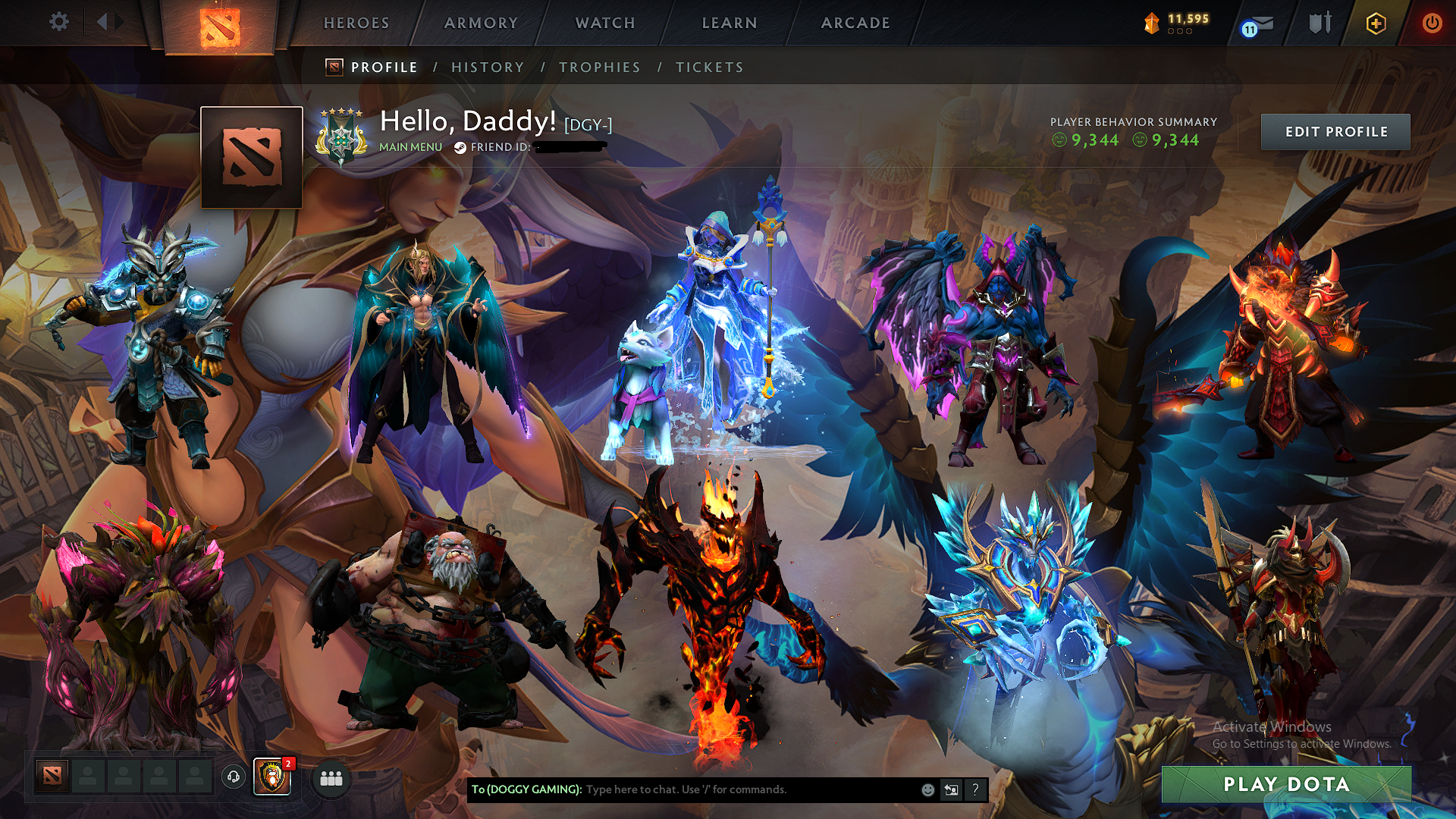The height and width of the screenshot is (819, 1456).
Task: Click the guild shield icon with 2 badge
Action: tap(273, 778)
